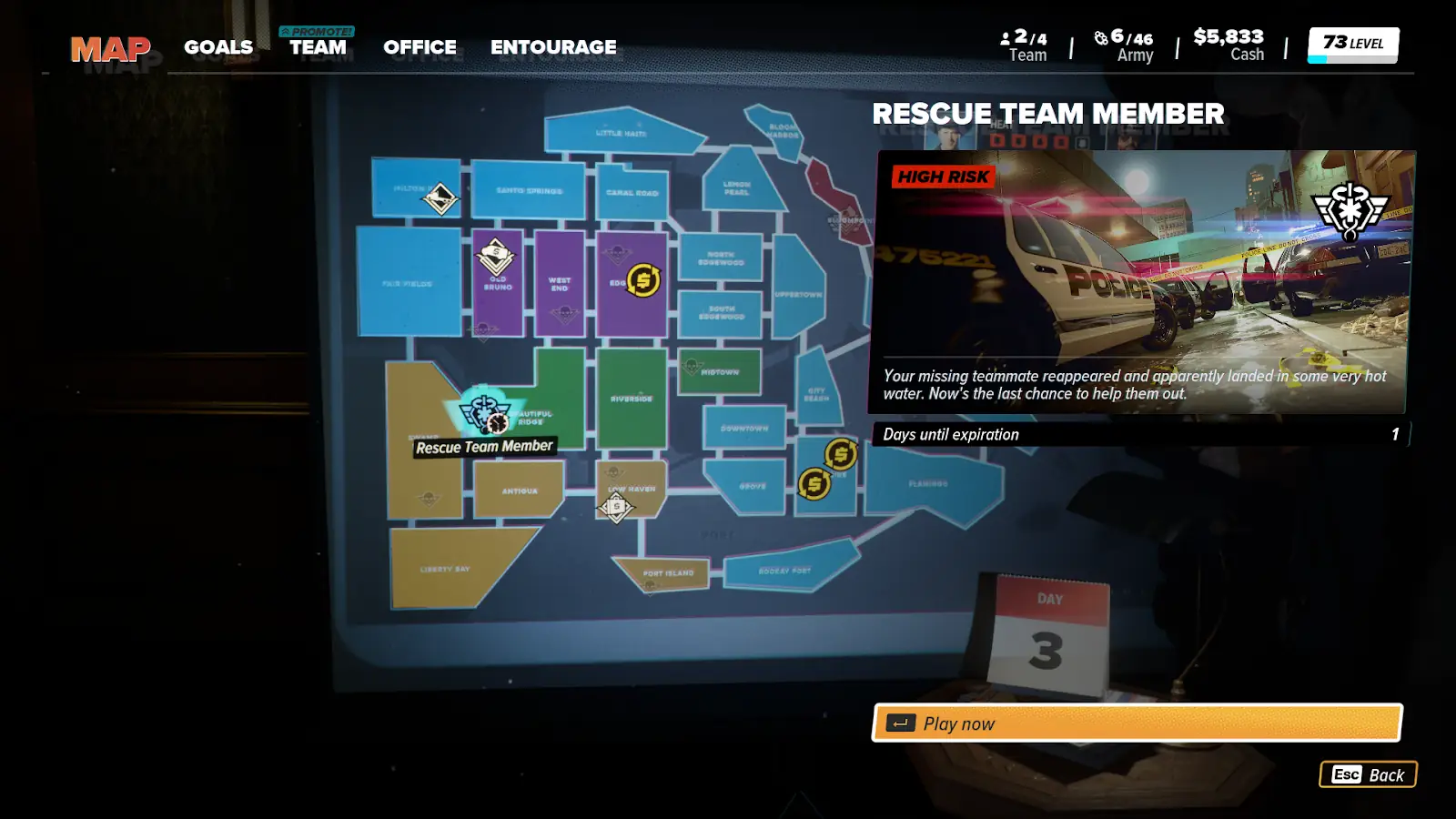Select the Map tab
This screenshot has height=819, width=1456.
click(110, 49)
